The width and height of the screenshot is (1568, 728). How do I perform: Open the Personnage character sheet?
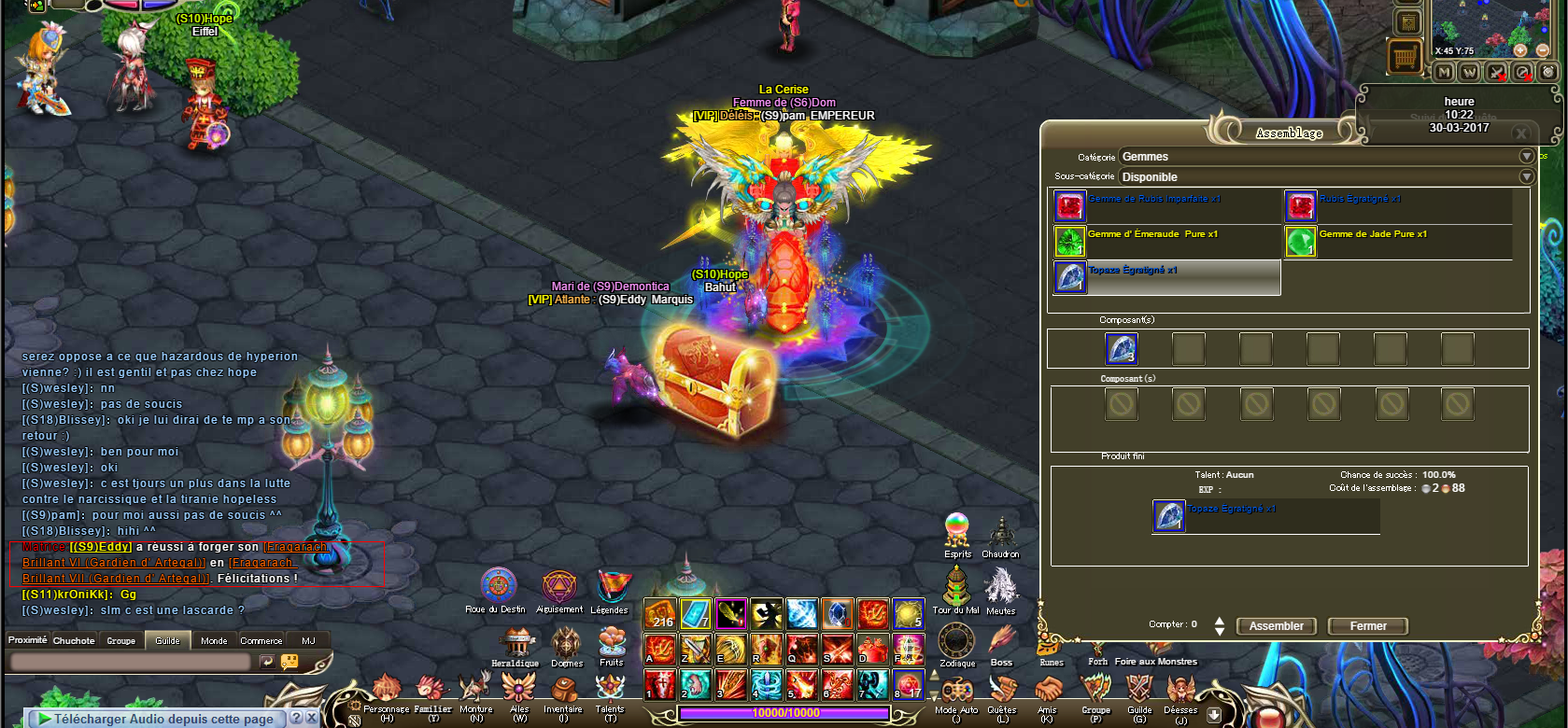(386, 692)
